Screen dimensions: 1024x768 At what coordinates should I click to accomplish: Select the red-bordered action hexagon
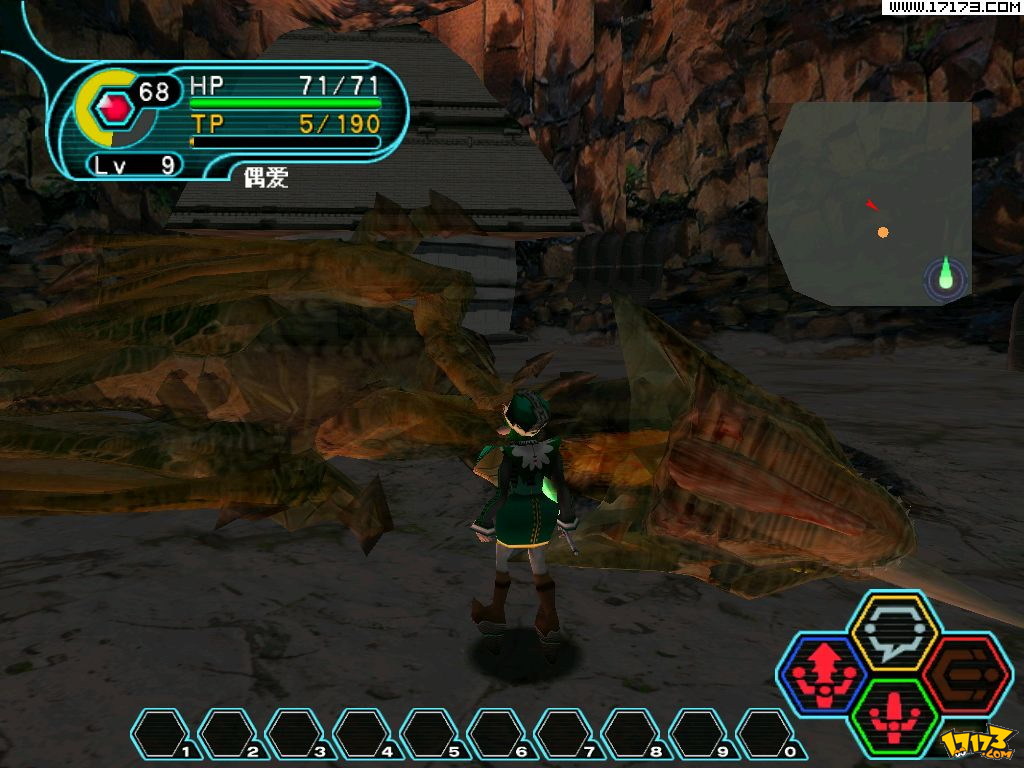click(x=966, y=675)
